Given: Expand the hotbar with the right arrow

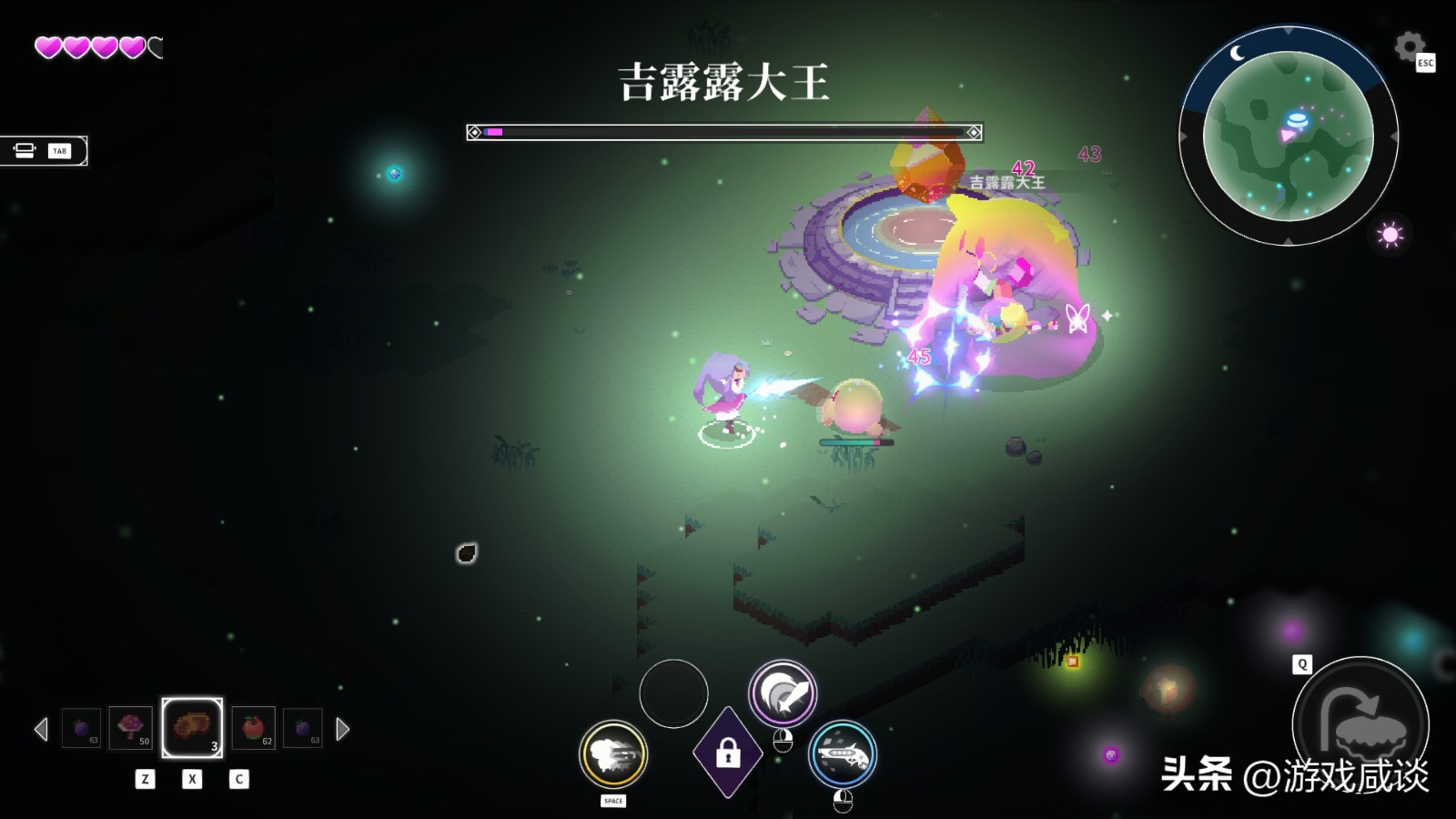Looking at the screenshot, I should point(343,727).
